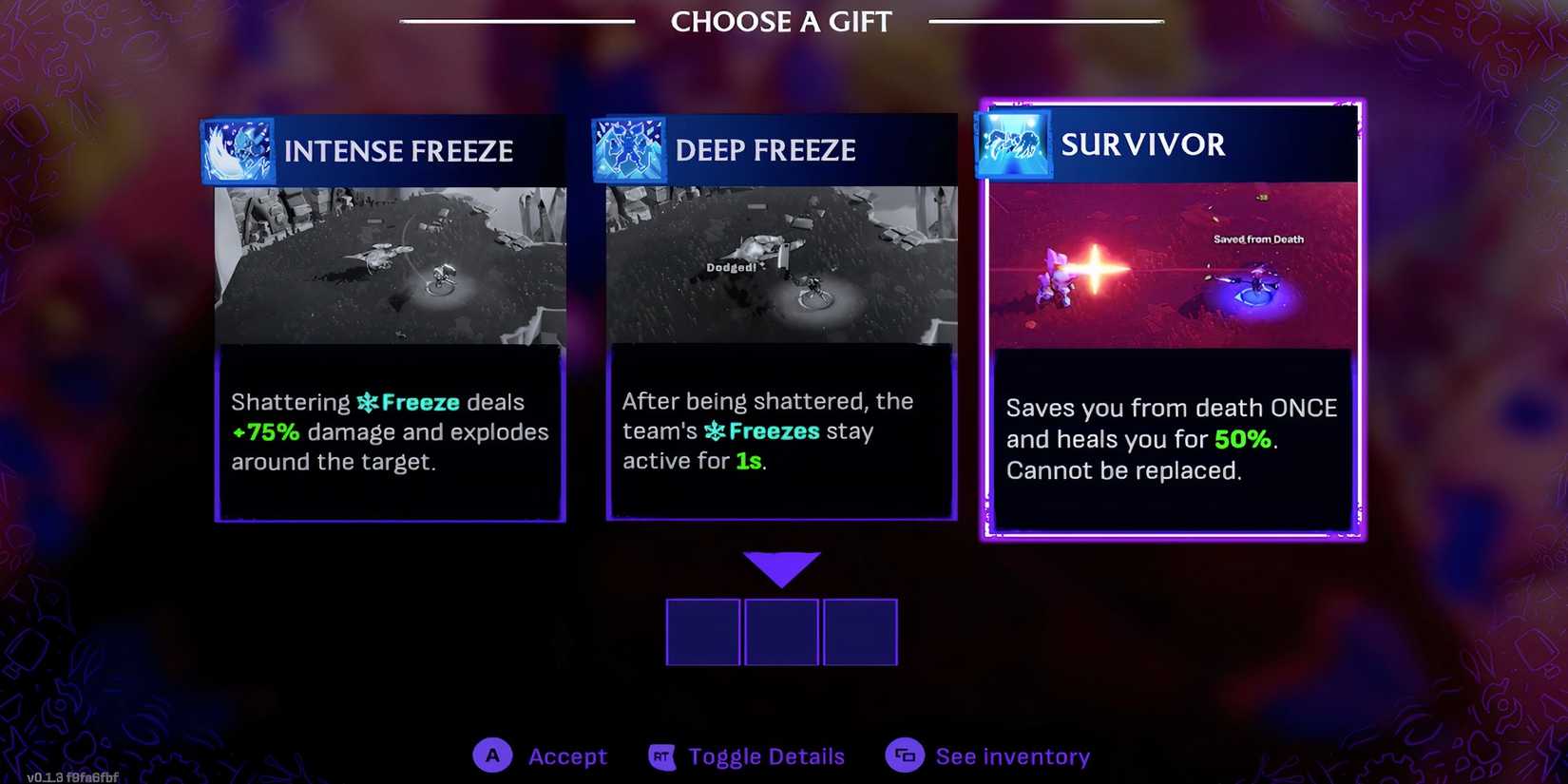Click the A button icon next to Accept
This screenshot has width=1568, height=784.
pos(492,755)
